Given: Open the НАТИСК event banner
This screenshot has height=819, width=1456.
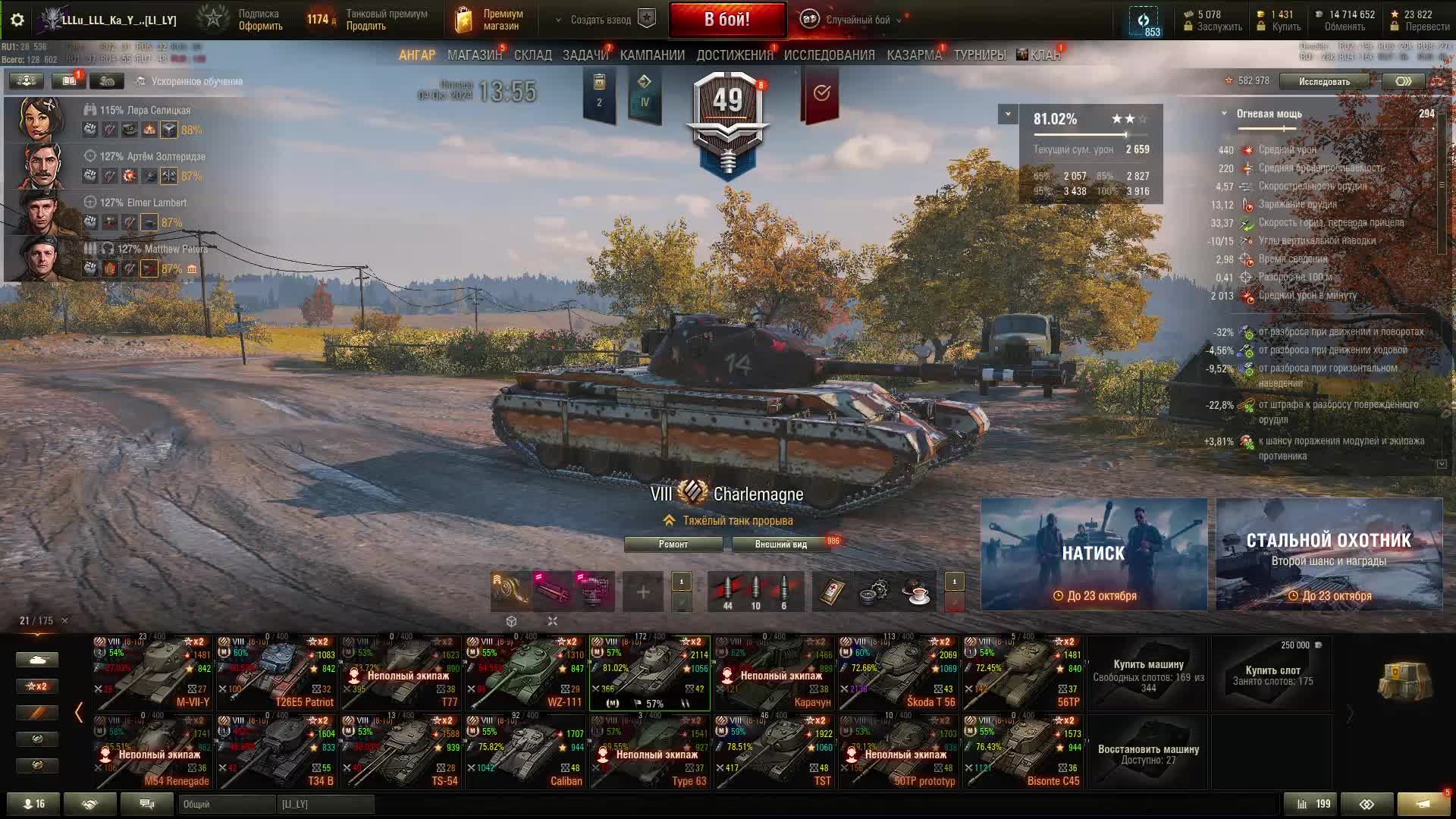Looking at the screenshot, I should 1094,554.
